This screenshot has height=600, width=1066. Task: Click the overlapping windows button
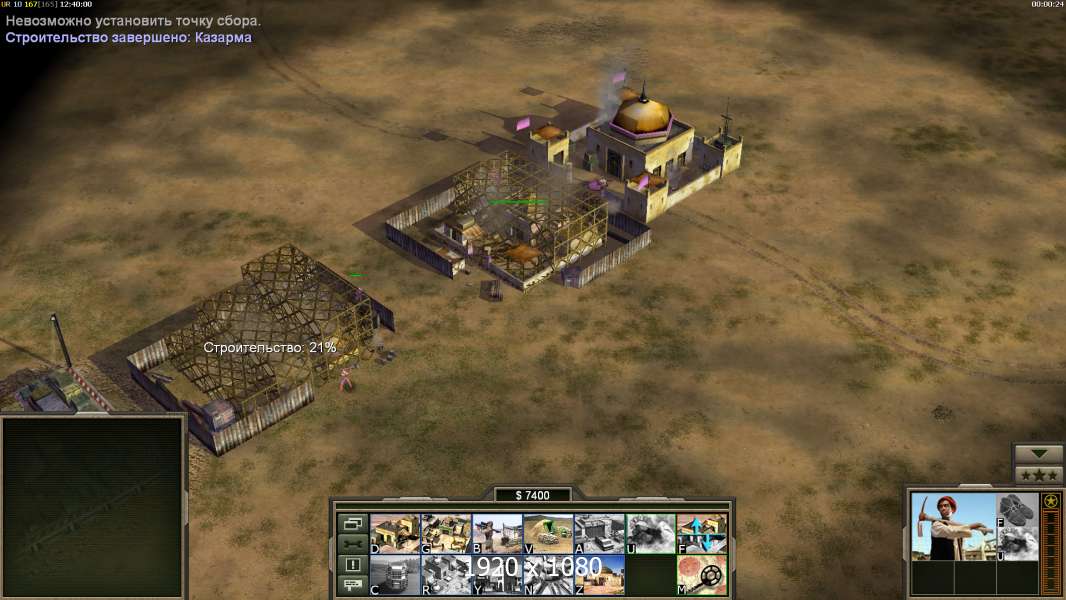click(352, 523)
